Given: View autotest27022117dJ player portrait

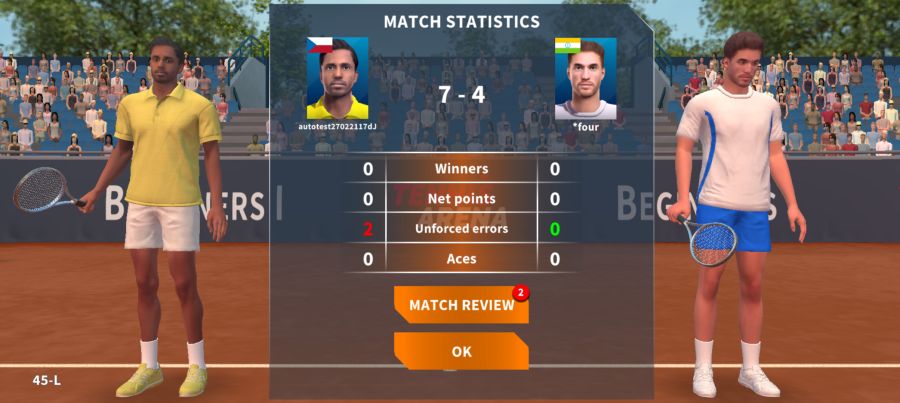Looking at the screenshot, I should (337, 79).
